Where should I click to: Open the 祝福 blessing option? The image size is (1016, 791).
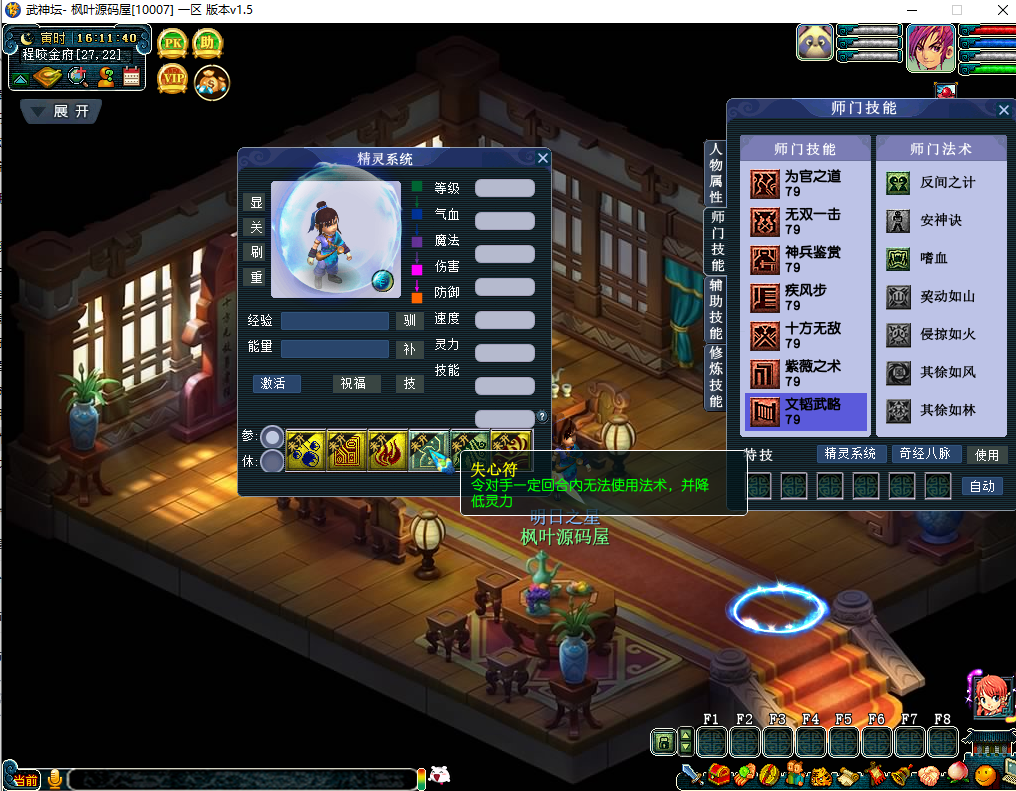click(x=353, y=383)
